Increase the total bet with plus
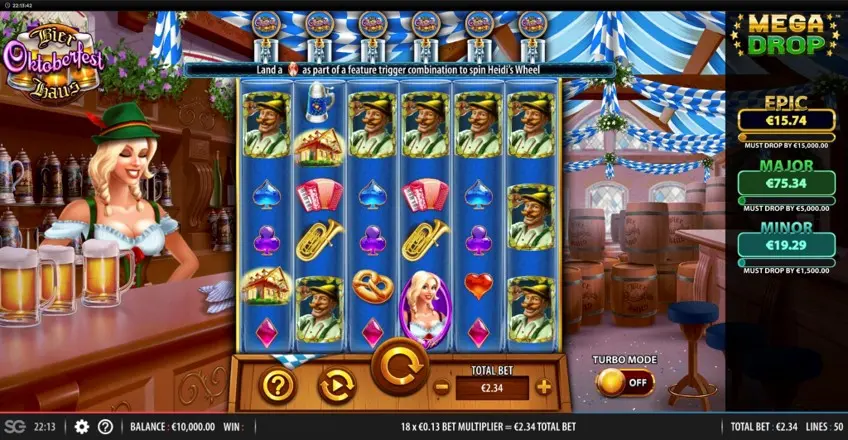 coord(543,387)
